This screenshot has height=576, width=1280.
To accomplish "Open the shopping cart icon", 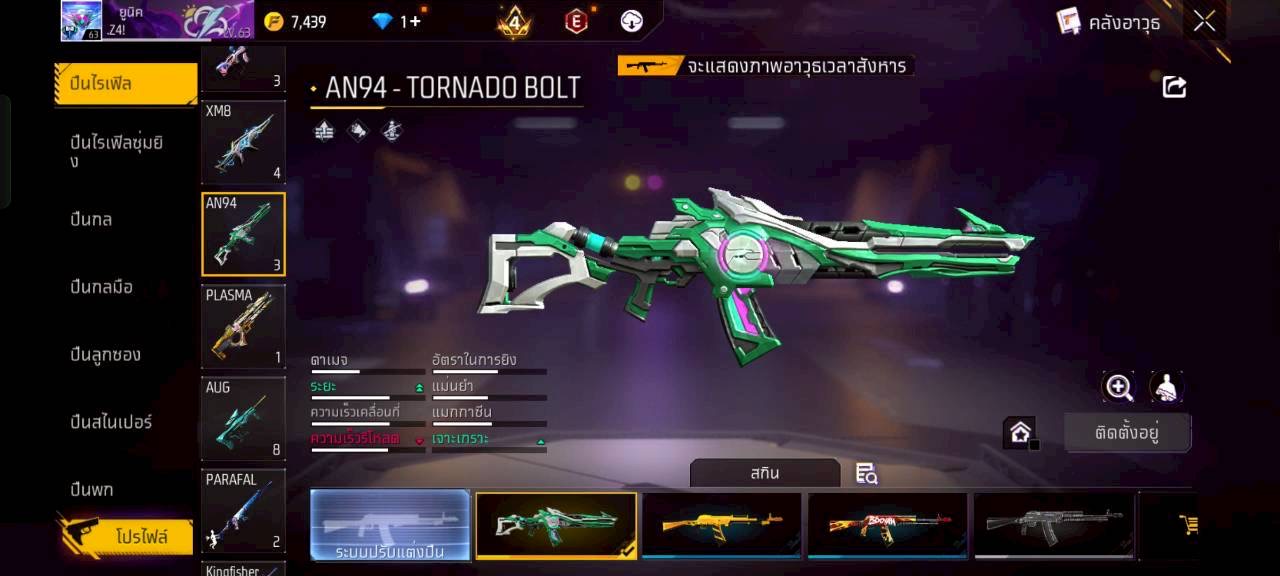I will [x=1188, y=524].
